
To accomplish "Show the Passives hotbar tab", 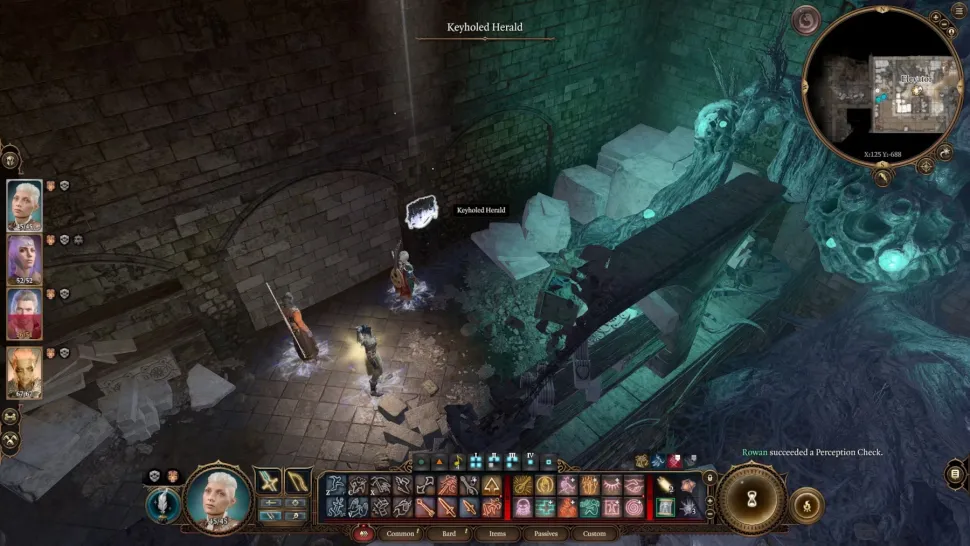I will [546, 533].
